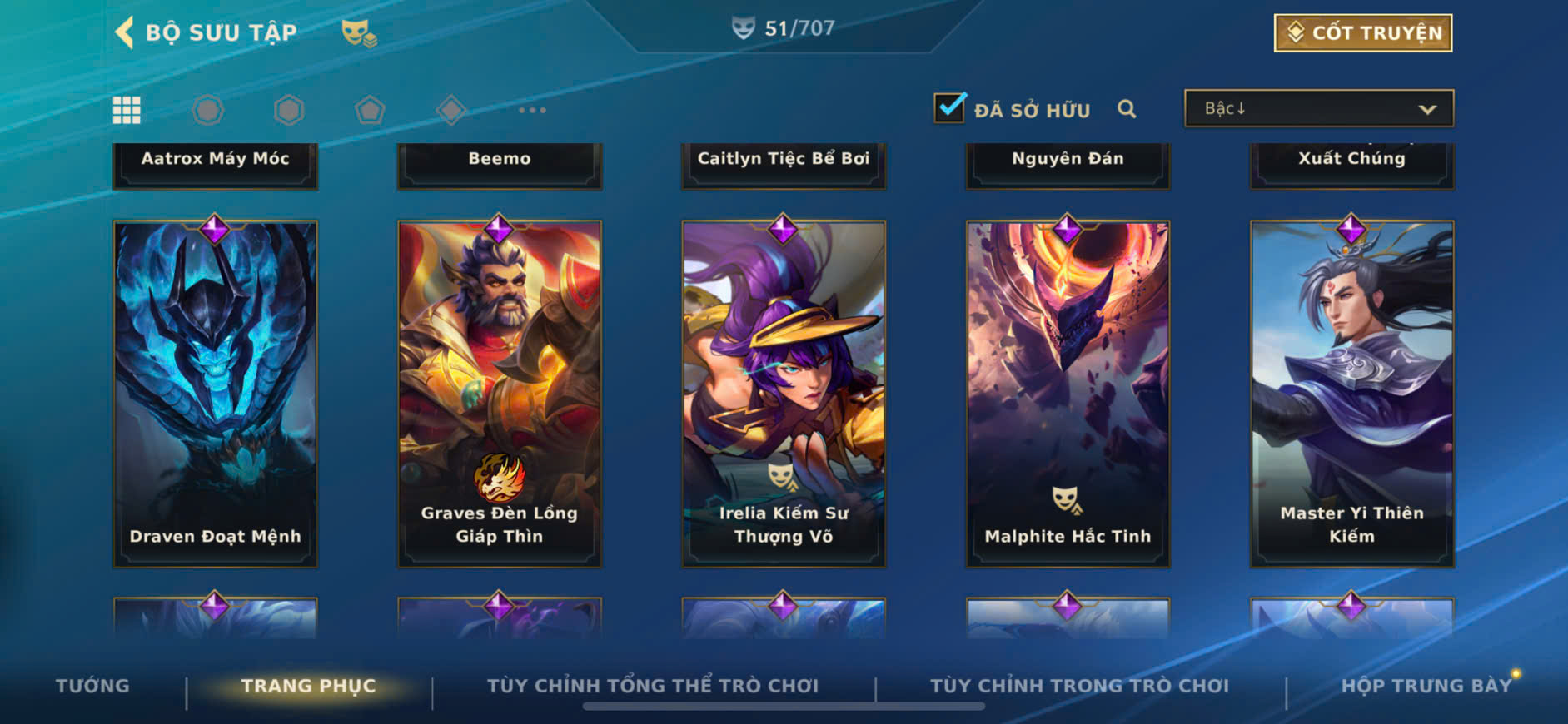1568x724 pixels.
Task: Switch to the Hộp Trưng Bày tab
Action: pos(1426,686)
